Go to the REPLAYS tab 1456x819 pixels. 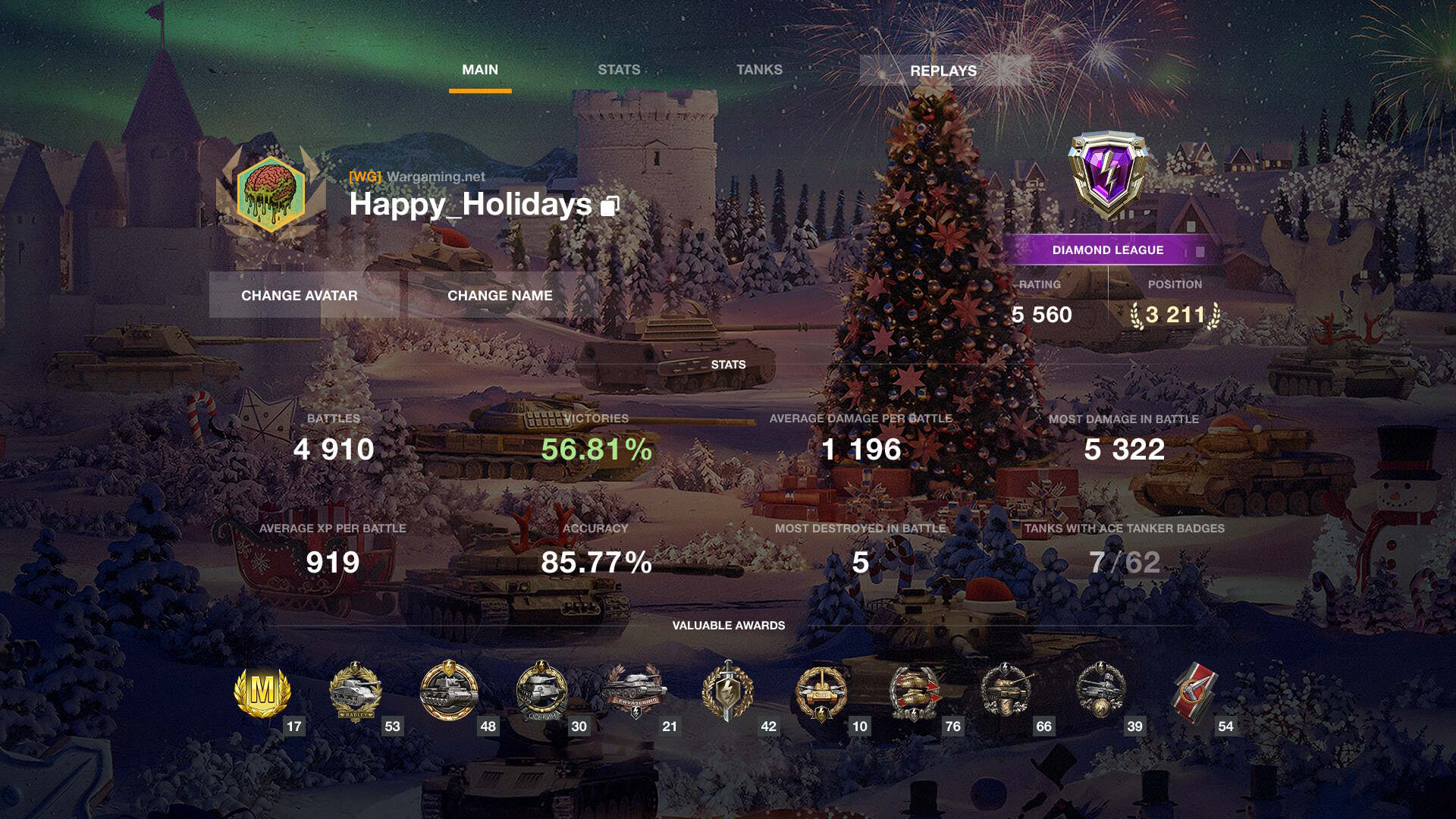click(943, 71)
